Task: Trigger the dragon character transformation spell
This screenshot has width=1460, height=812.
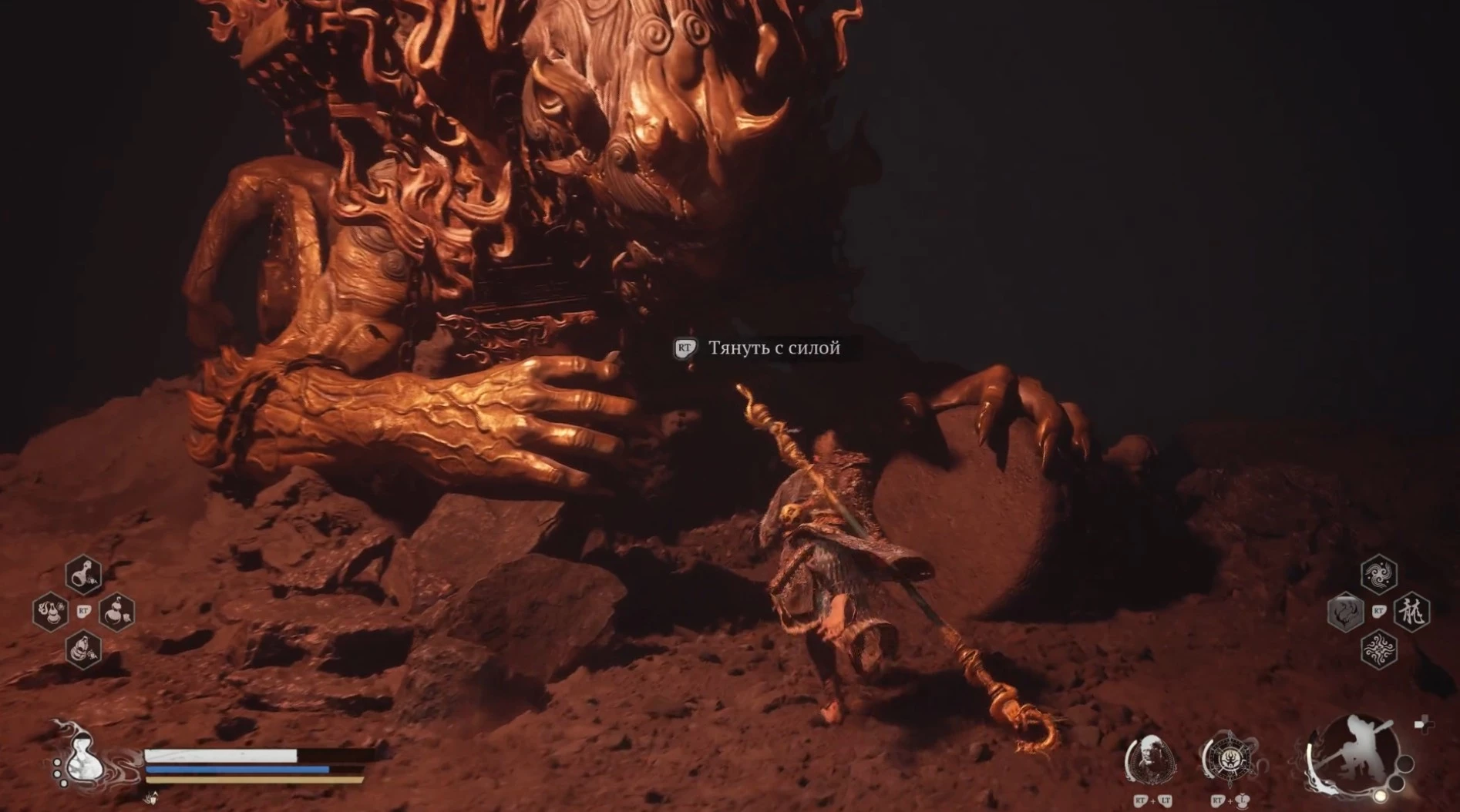Action: [x=1412, y=612]
